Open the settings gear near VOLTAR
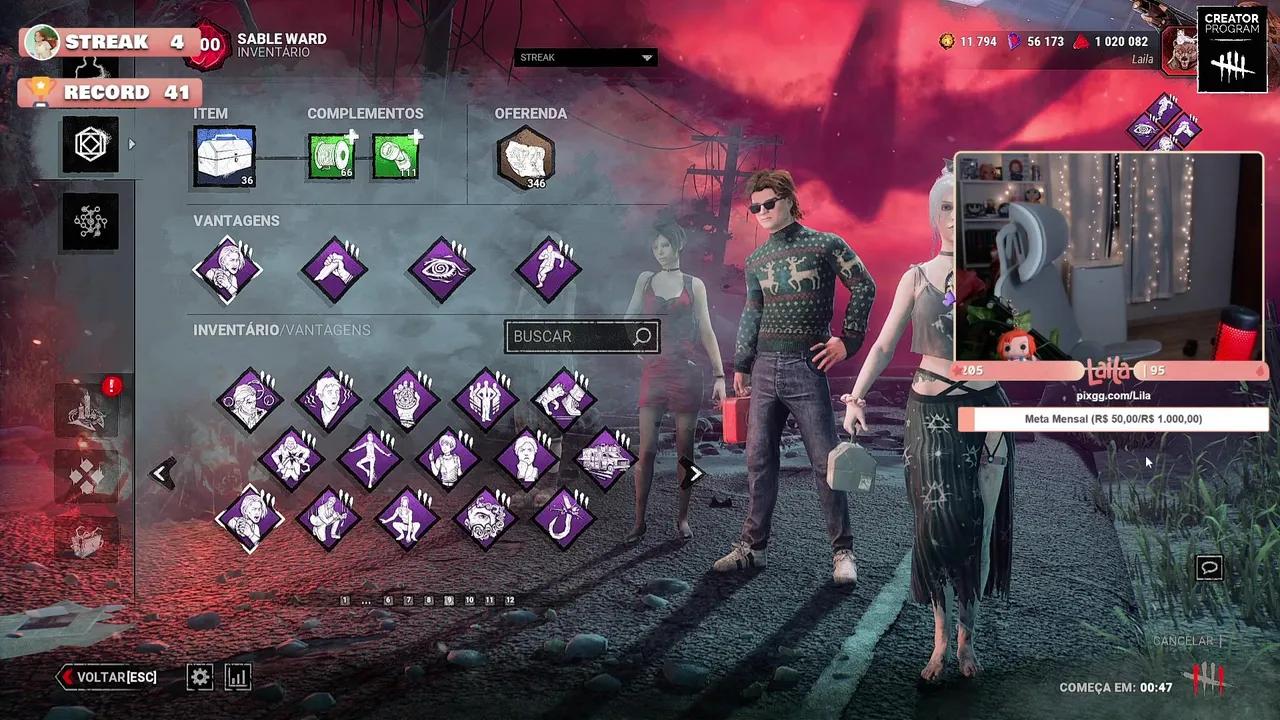 click(x=199, y=677)
